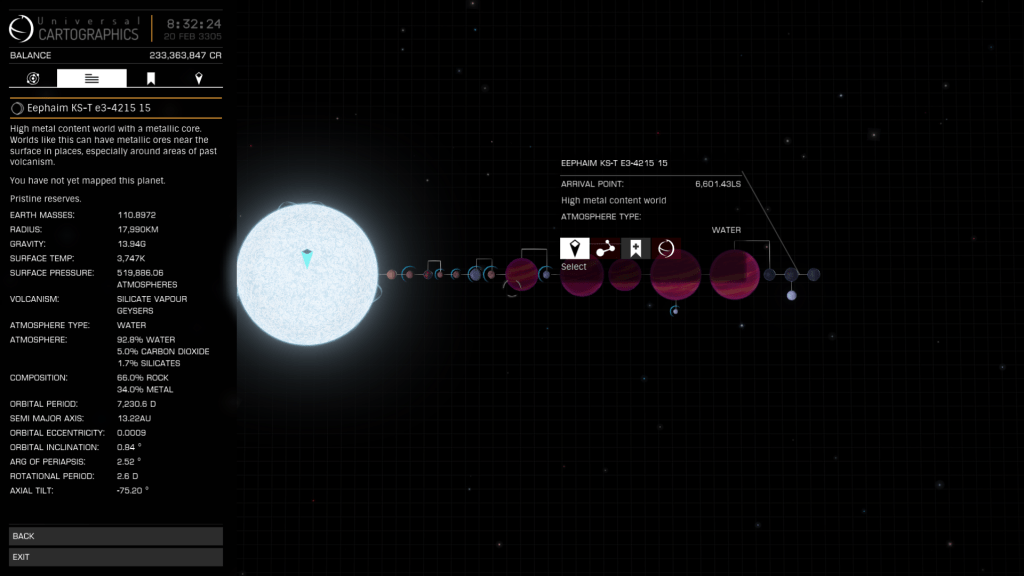Click the BACK button

(115, 536)
